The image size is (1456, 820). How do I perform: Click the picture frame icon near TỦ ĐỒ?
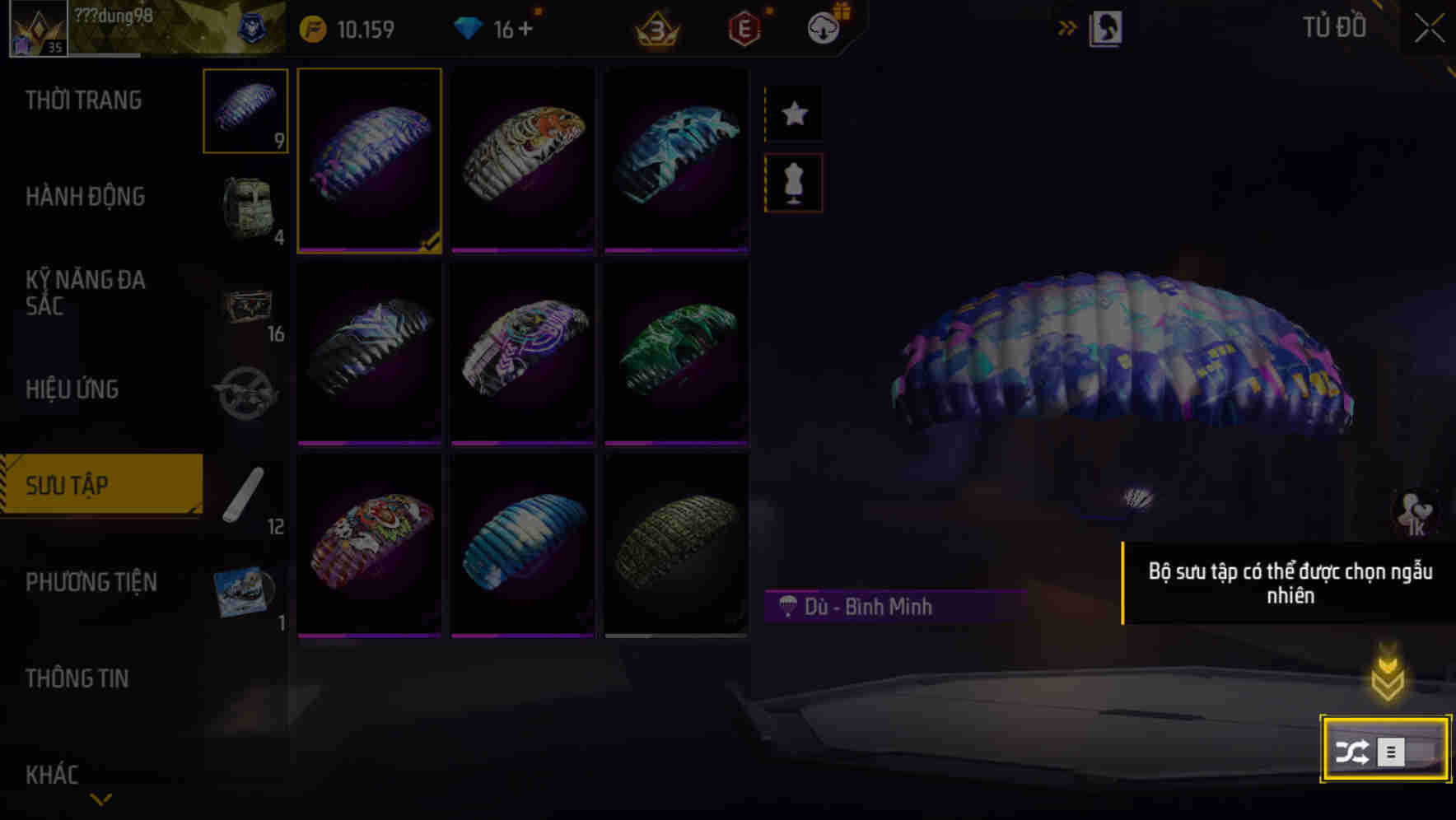pos(1108,27)
